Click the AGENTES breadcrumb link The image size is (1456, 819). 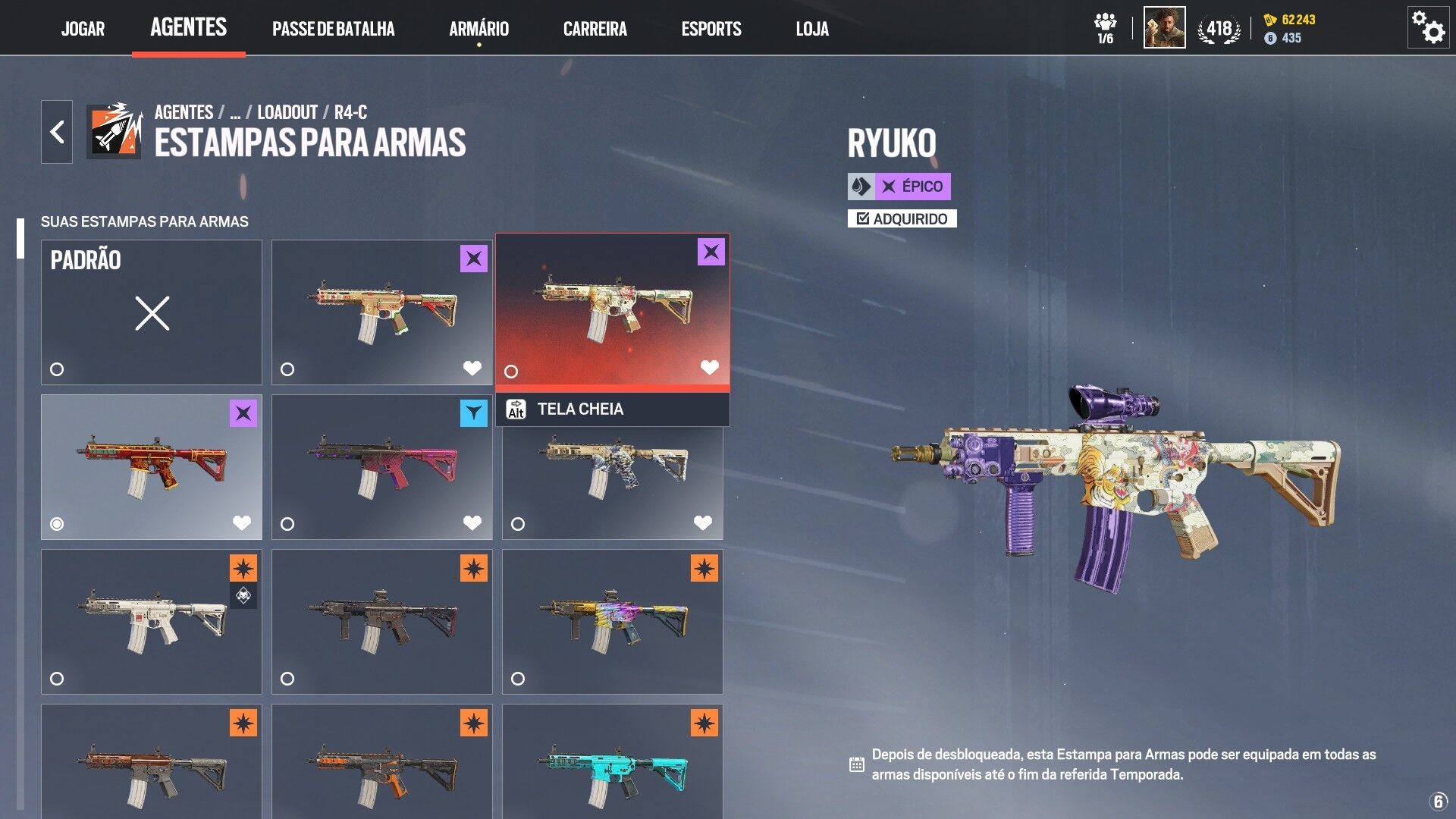184,112
